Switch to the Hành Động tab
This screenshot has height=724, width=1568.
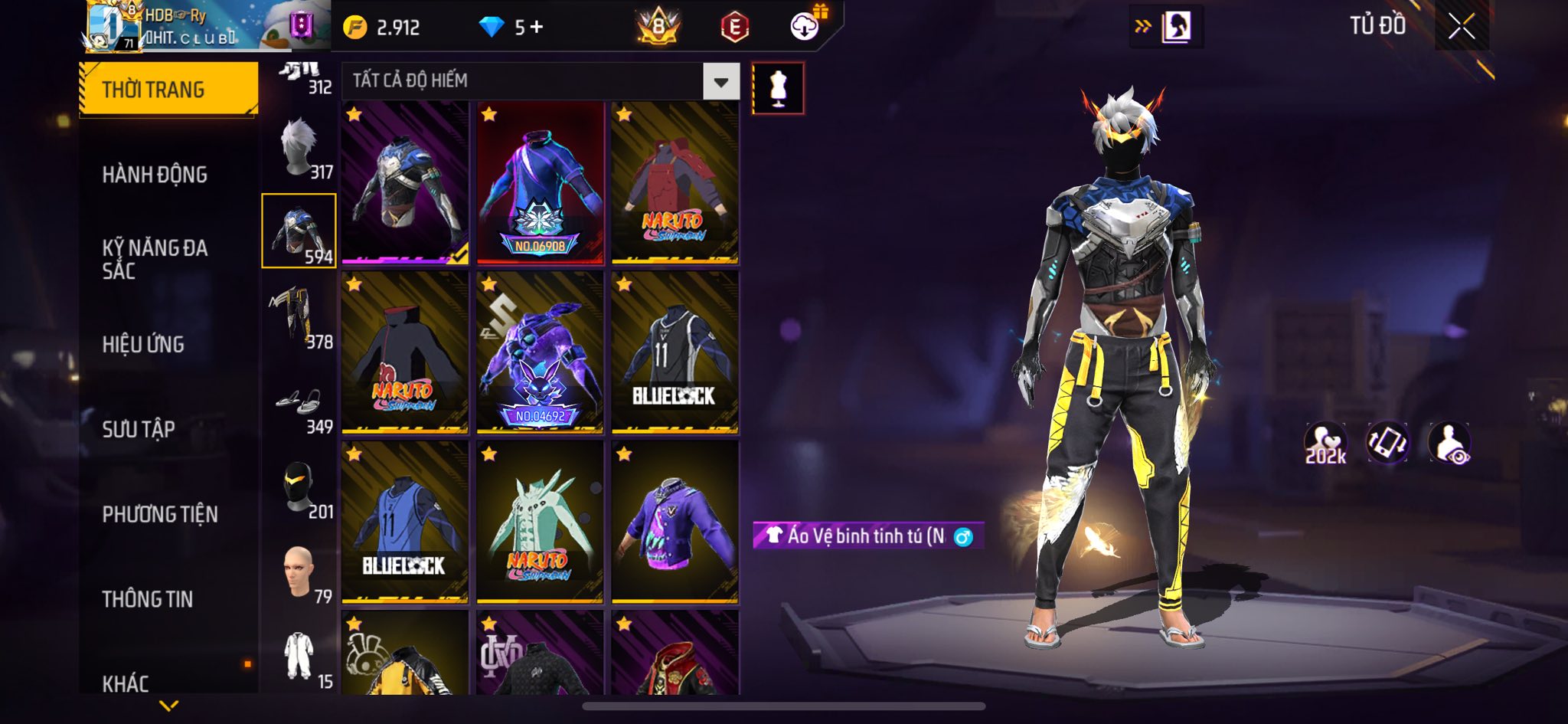click(155, 175)
